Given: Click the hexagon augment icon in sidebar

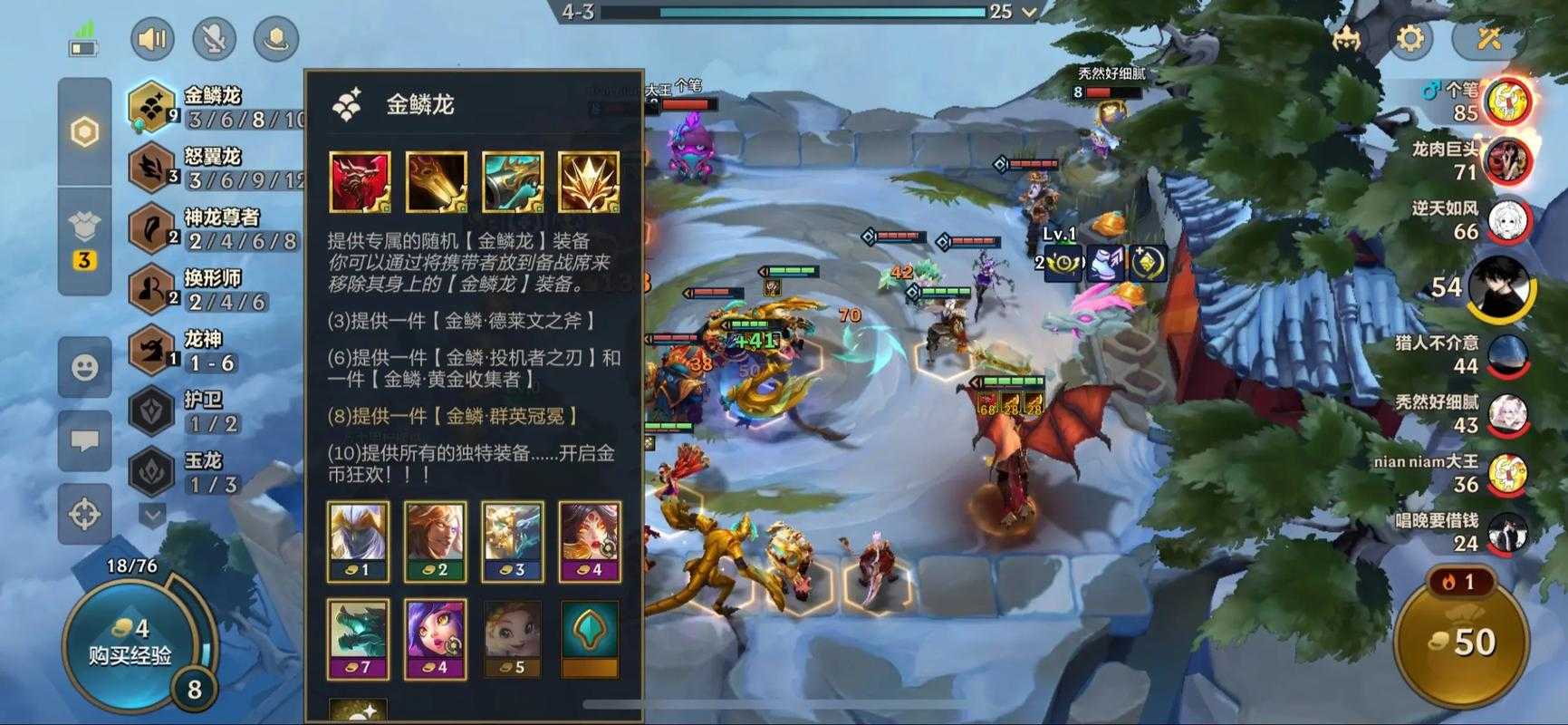Looking at the screenshot, I should click(83, 132).
